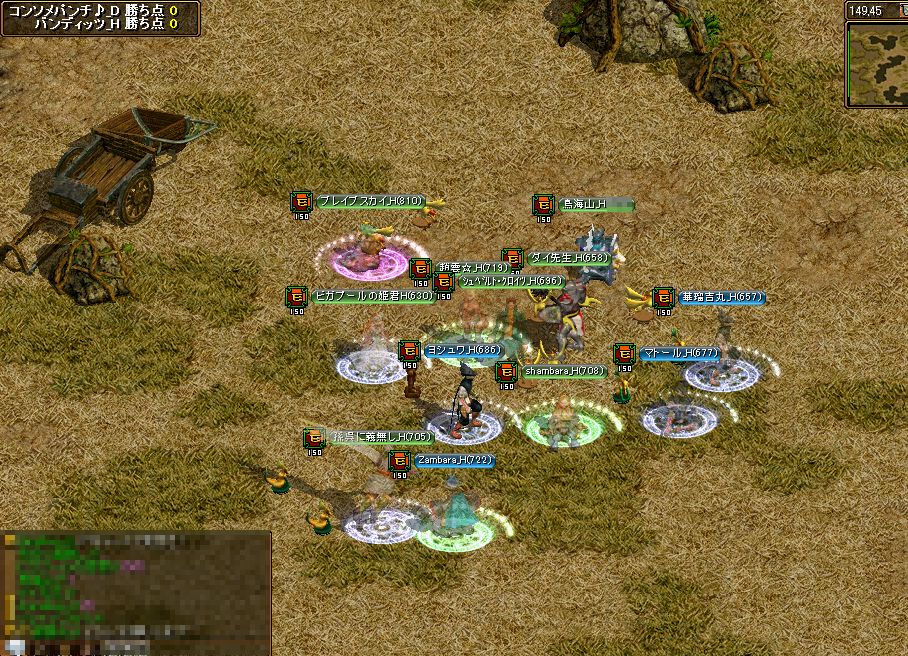Select the シュベルト・クロイツ_H(696) name plate
Image resolution: width=908 pixels, height=656 pixels.
[x=511, y=281]
